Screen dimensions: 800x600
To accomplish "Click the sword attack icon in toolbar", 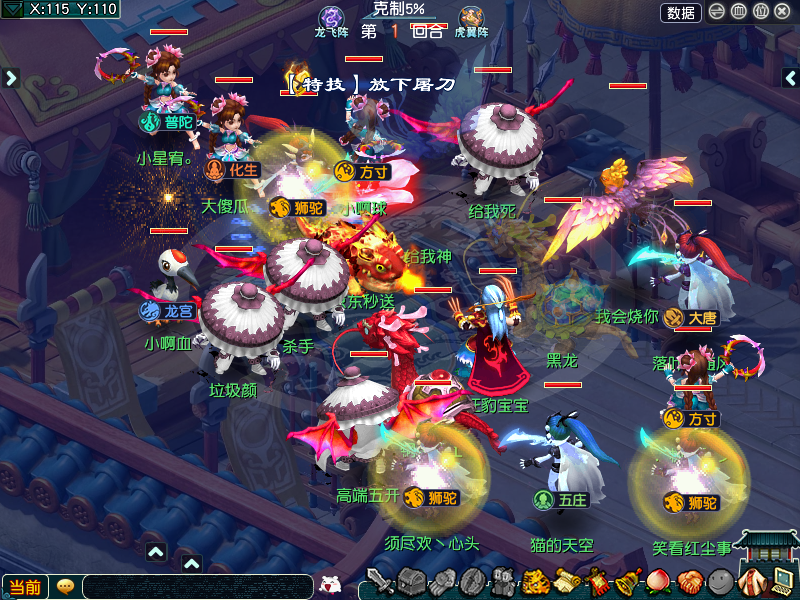I will (379, 581).
